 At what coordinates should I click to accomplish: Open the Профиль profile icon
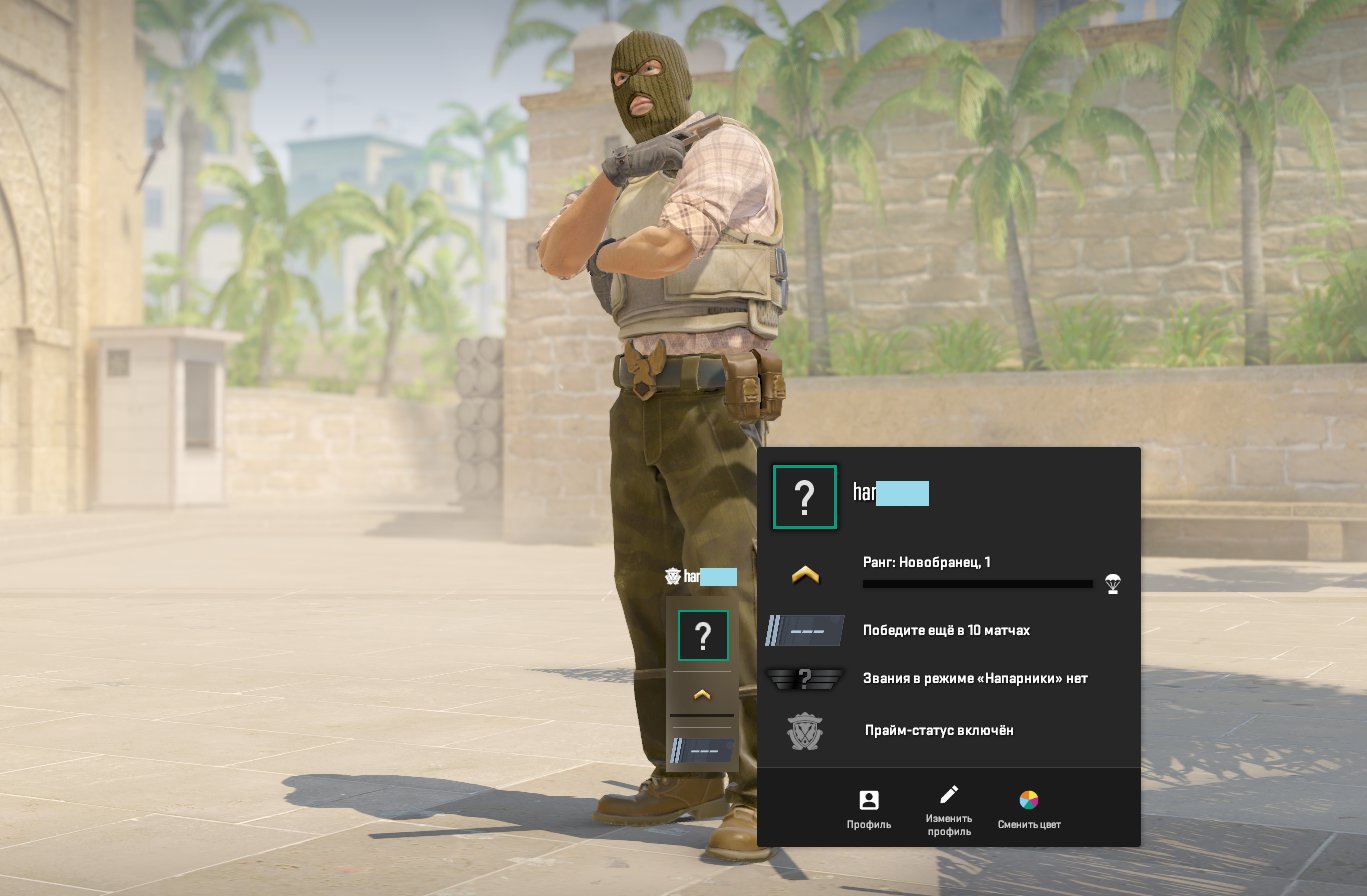point(868,800)
